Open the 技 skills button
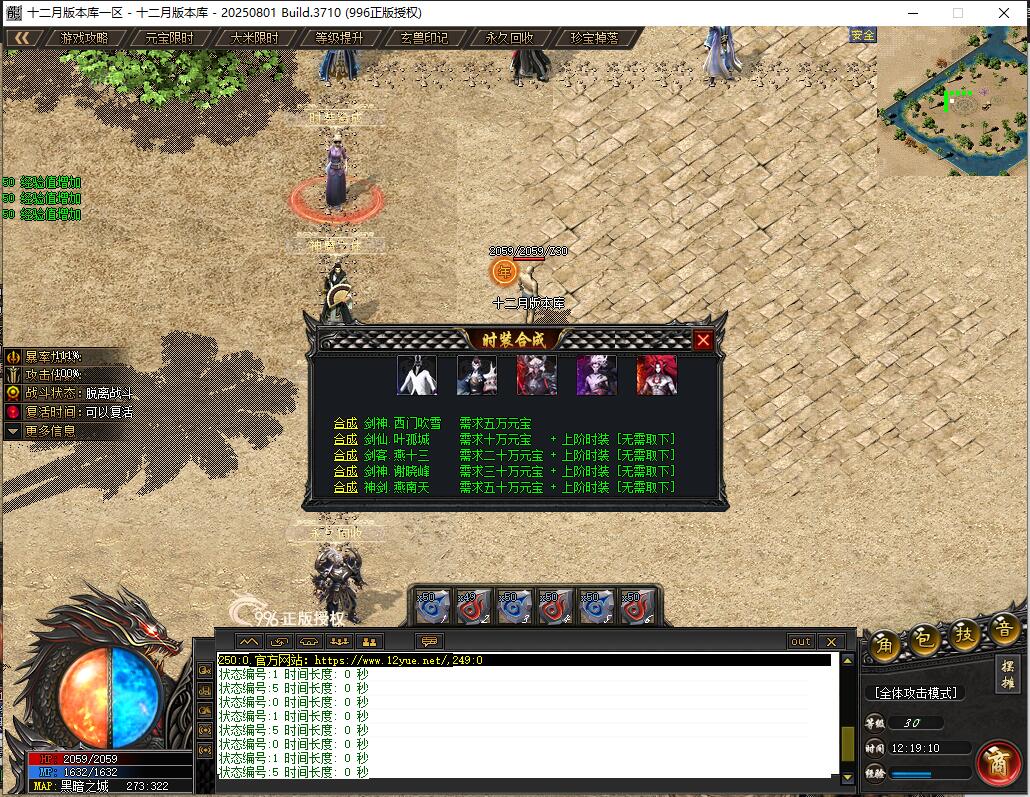 point(964,634)
